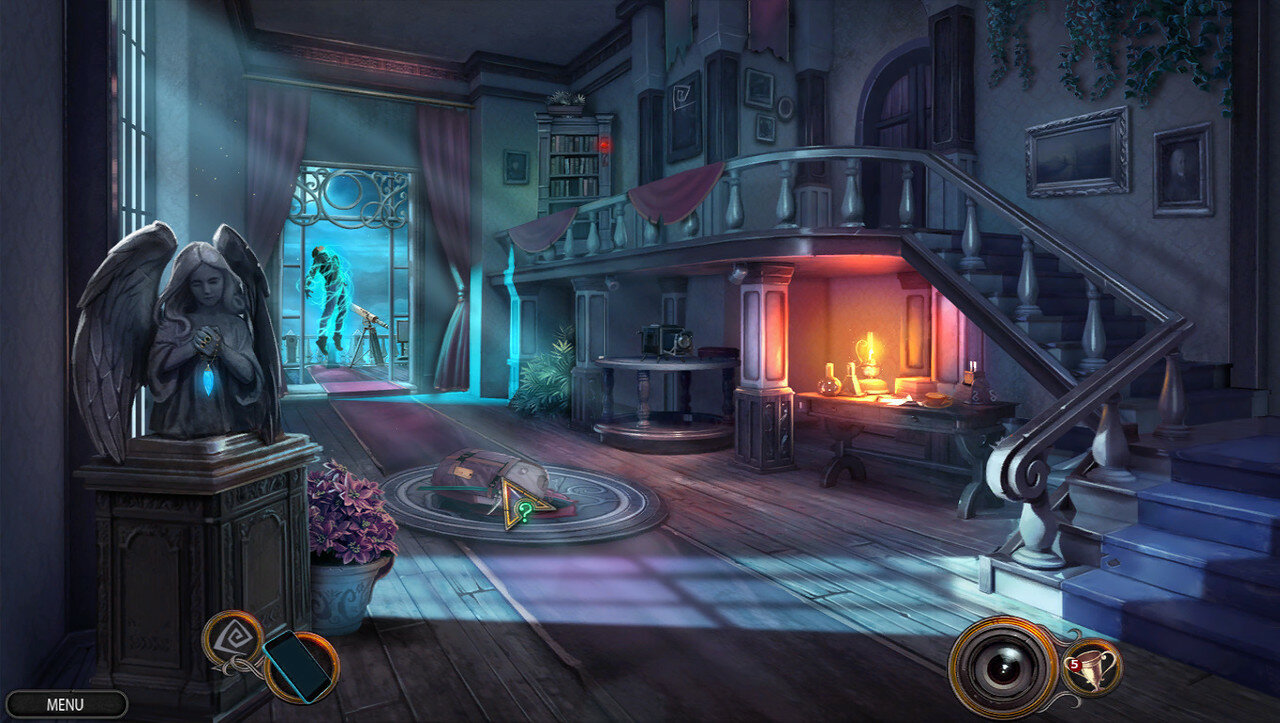Select the triangle question mark marker
The width and height of the screenshot is (1280, 723).
coord(523,506)
